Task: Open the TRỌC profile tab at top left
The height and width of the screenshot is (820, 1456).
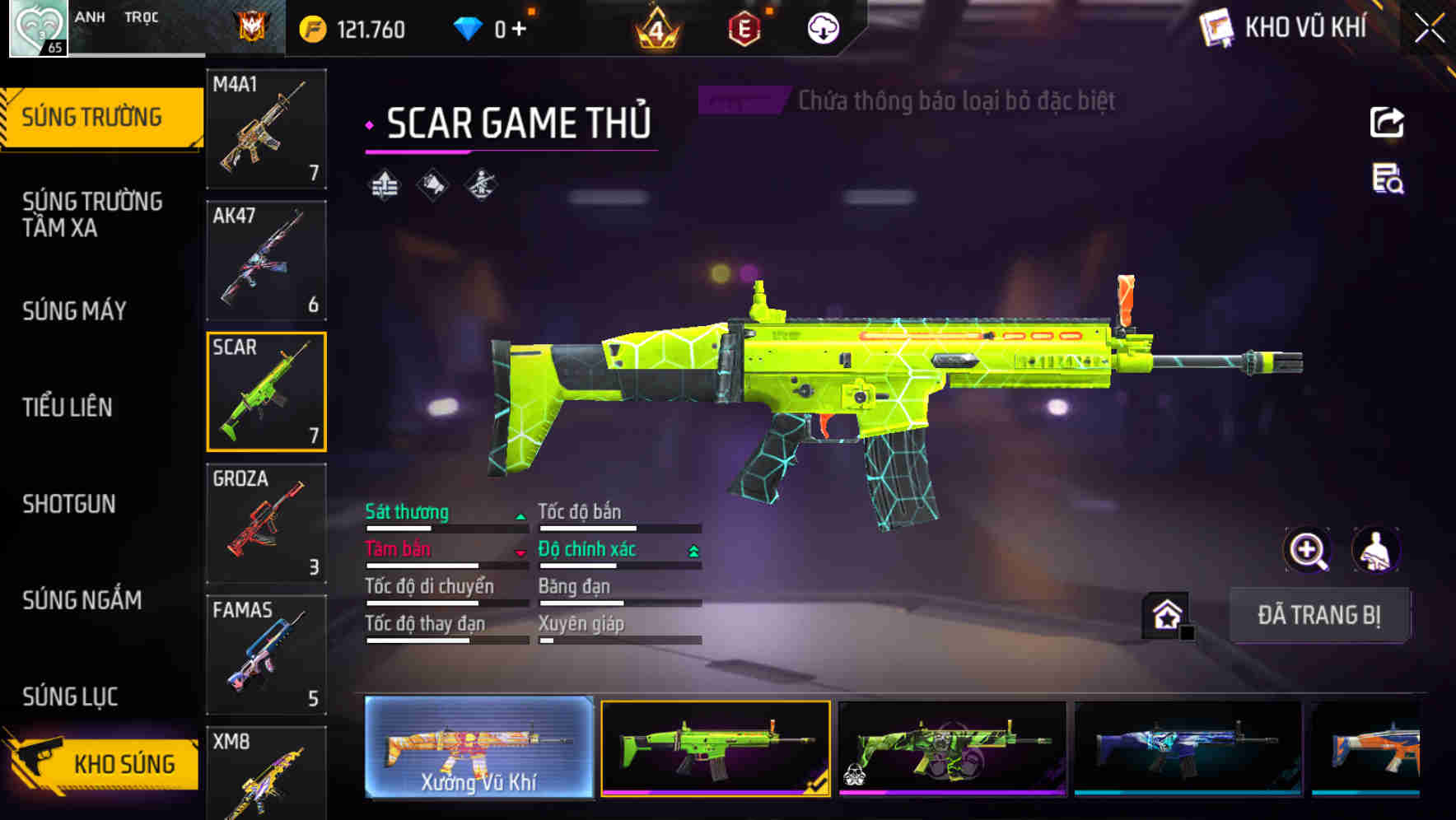Action: pos(142,16)
